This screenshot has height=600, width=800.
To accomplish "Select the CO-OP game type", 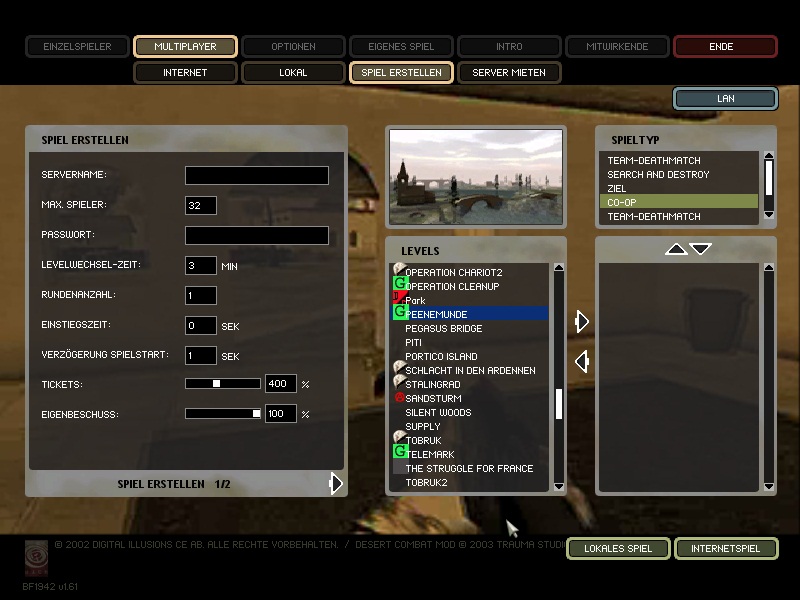I will pos(622,202).
